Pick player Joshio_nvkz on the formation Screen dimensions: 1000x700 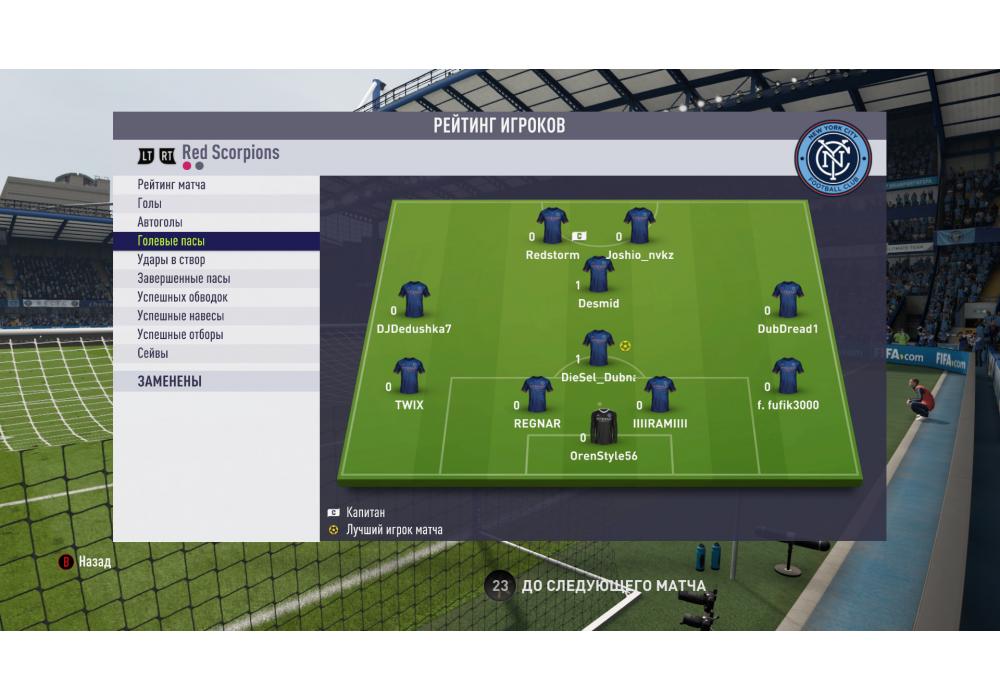click(639, 227)
